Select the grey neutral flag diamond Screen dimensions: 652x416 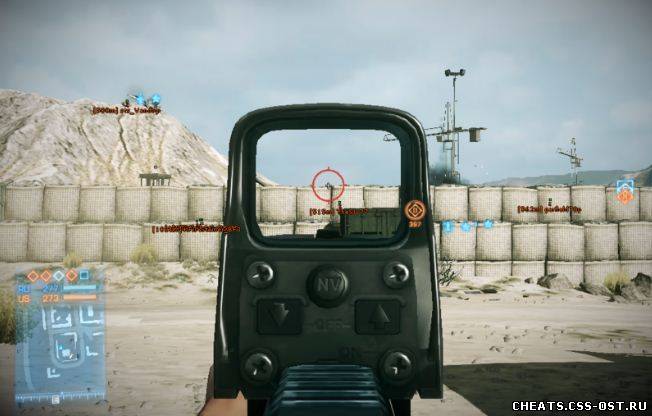pyautogui.click(x=58, y=275)
